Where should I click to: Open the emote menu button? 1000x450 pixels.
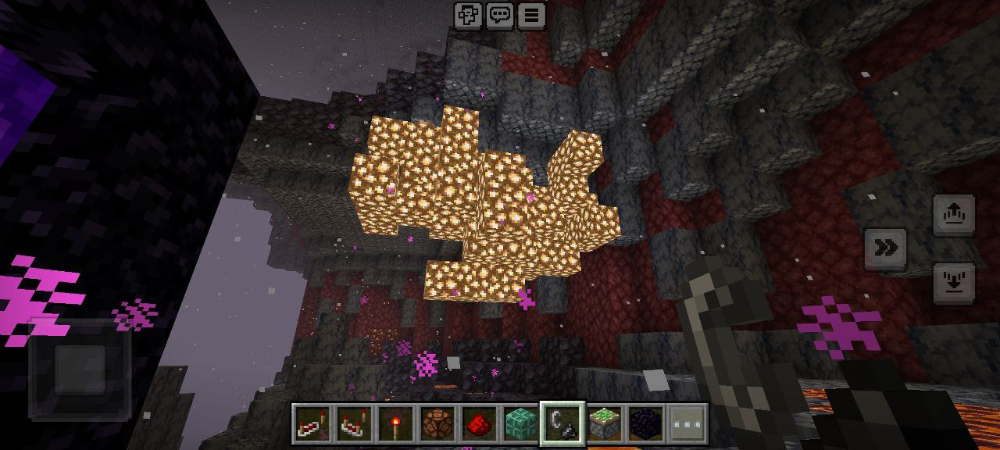468,14
